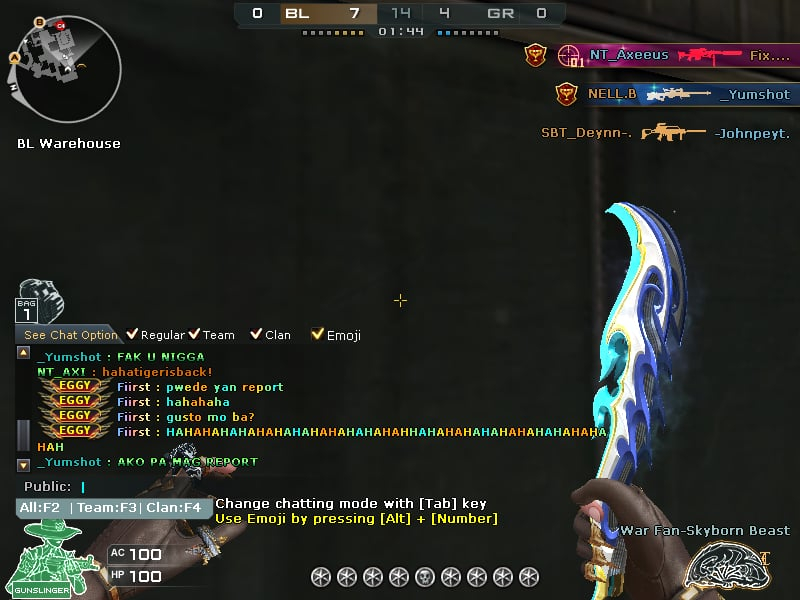
Task: Click the chat scroll-down arrow
Action: 24,465
